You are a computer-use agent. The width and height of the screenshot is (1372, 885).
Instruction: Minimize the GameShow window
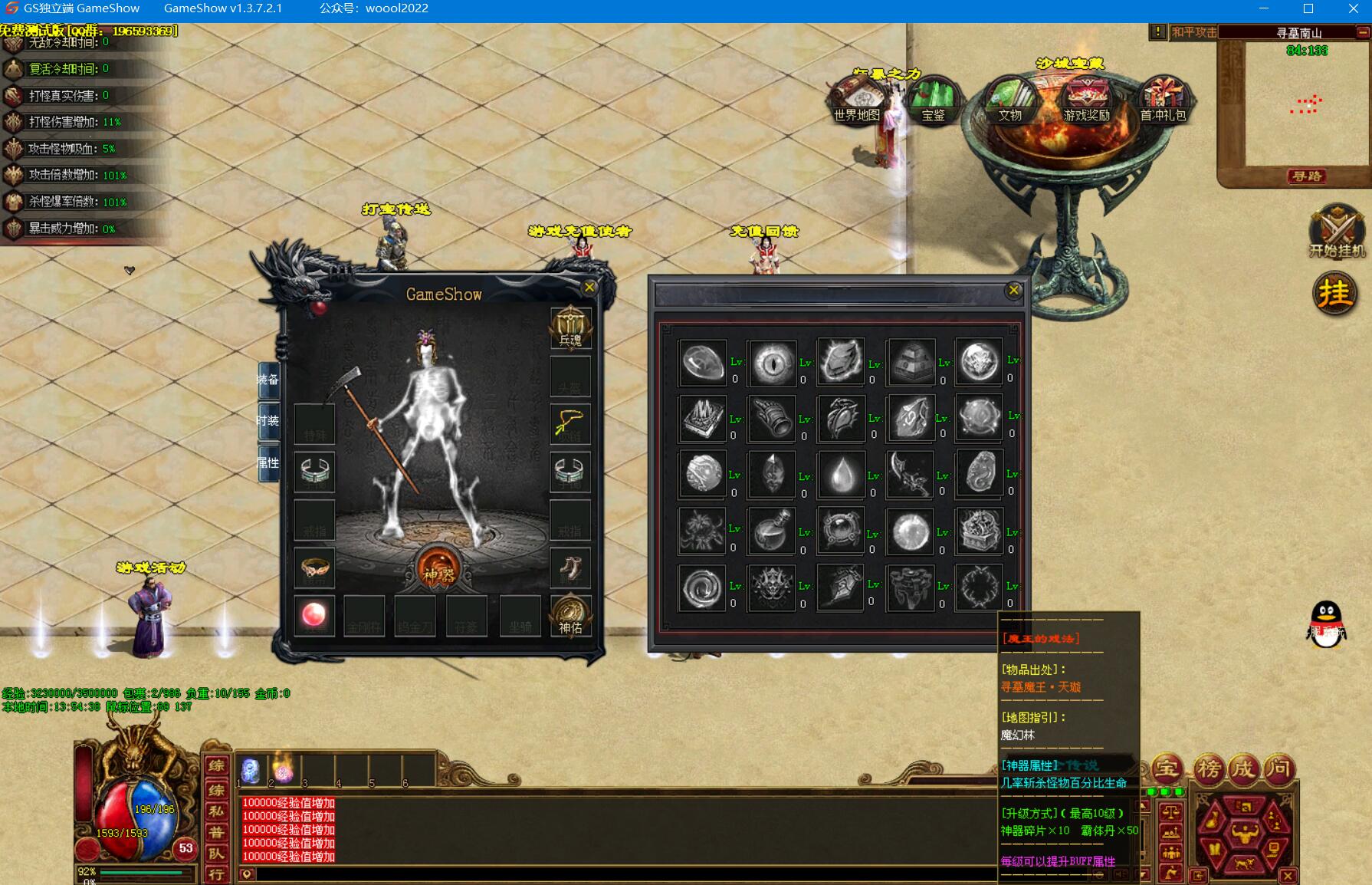[1264, 8]
